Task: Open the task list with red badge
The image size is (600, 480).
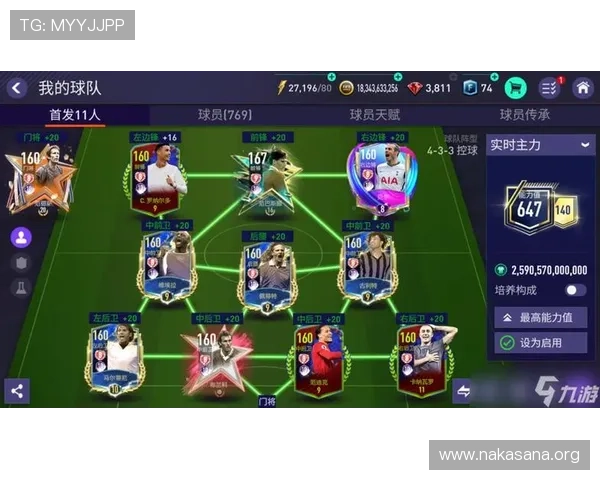Action: point(549,88)
